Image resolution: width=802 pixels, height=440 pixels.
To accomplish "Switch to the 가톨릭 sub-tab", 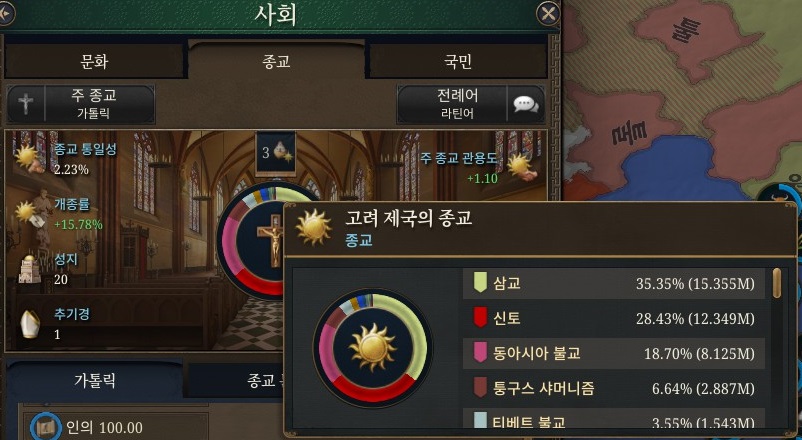I will point(96,381).
